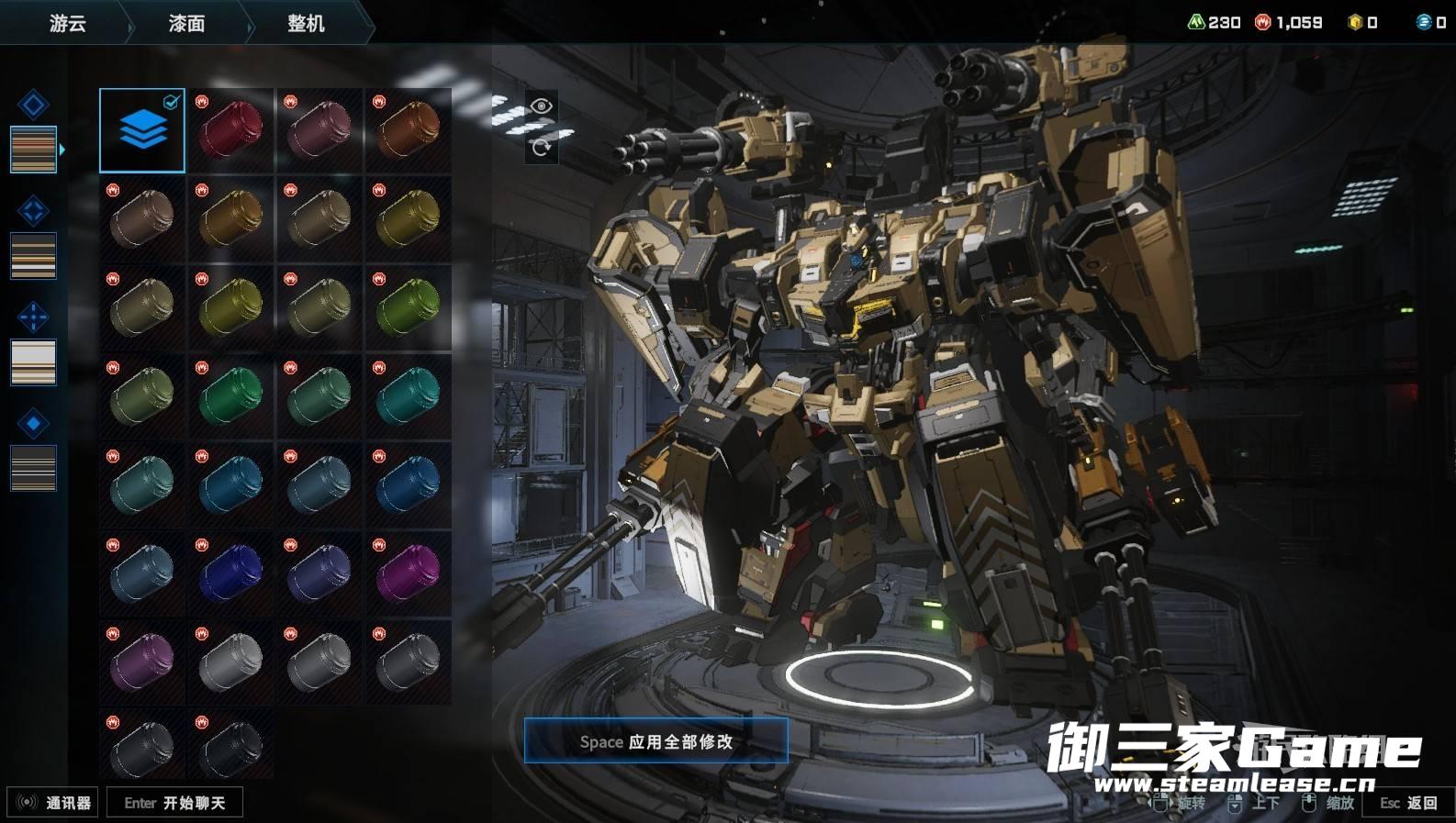Open the 漆面 paint tab
Image resolution: width=1456 pixels, height=823 pixels.
tap(186, 23)
